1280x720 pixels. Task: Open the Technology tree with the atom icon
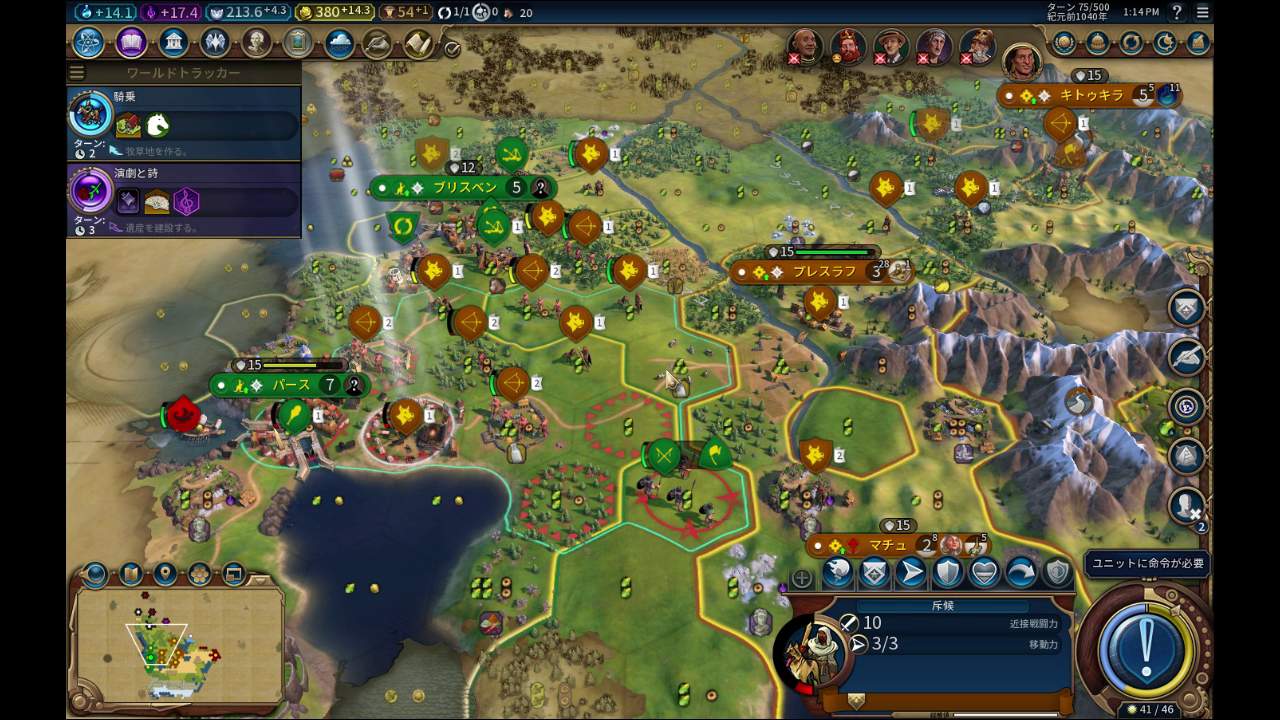point(88,43)
